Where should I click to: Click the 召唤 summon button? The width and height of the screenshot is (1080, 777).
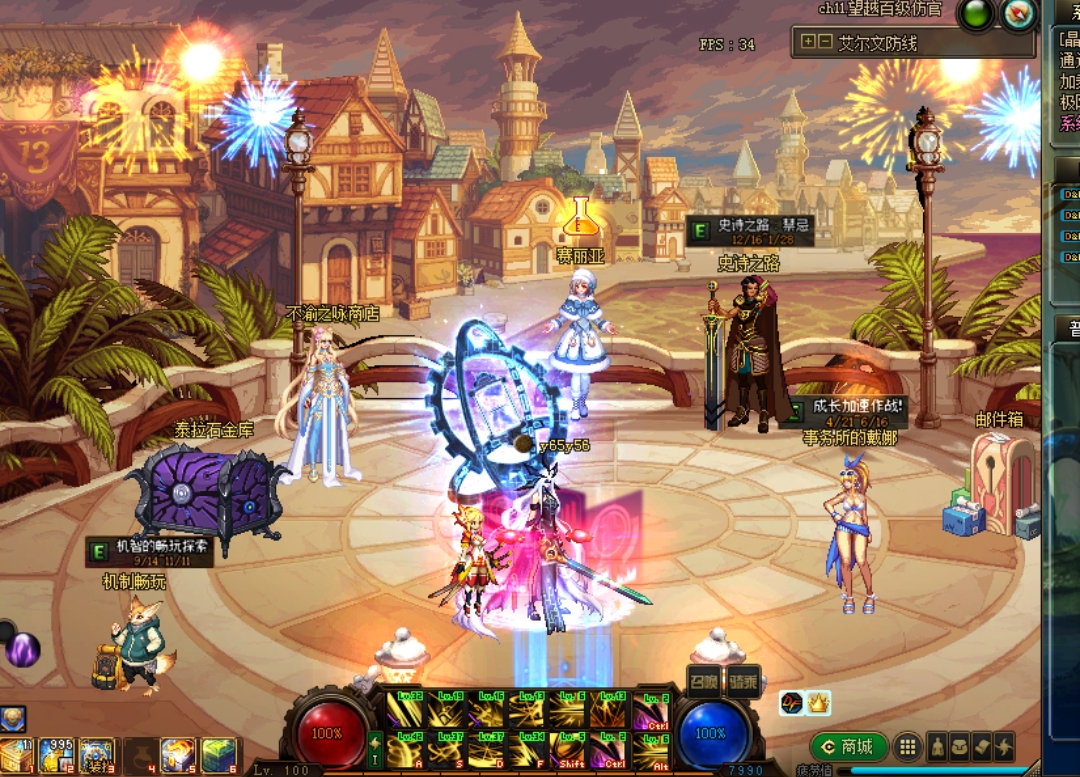tap(705, 681)
